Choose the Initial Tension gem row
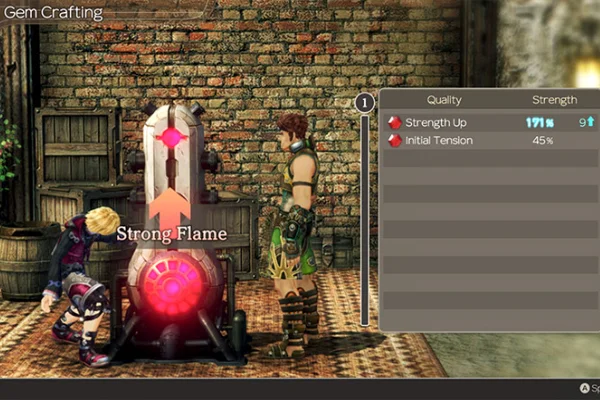Viewport: 600px width, 400px height. point(490,141)
